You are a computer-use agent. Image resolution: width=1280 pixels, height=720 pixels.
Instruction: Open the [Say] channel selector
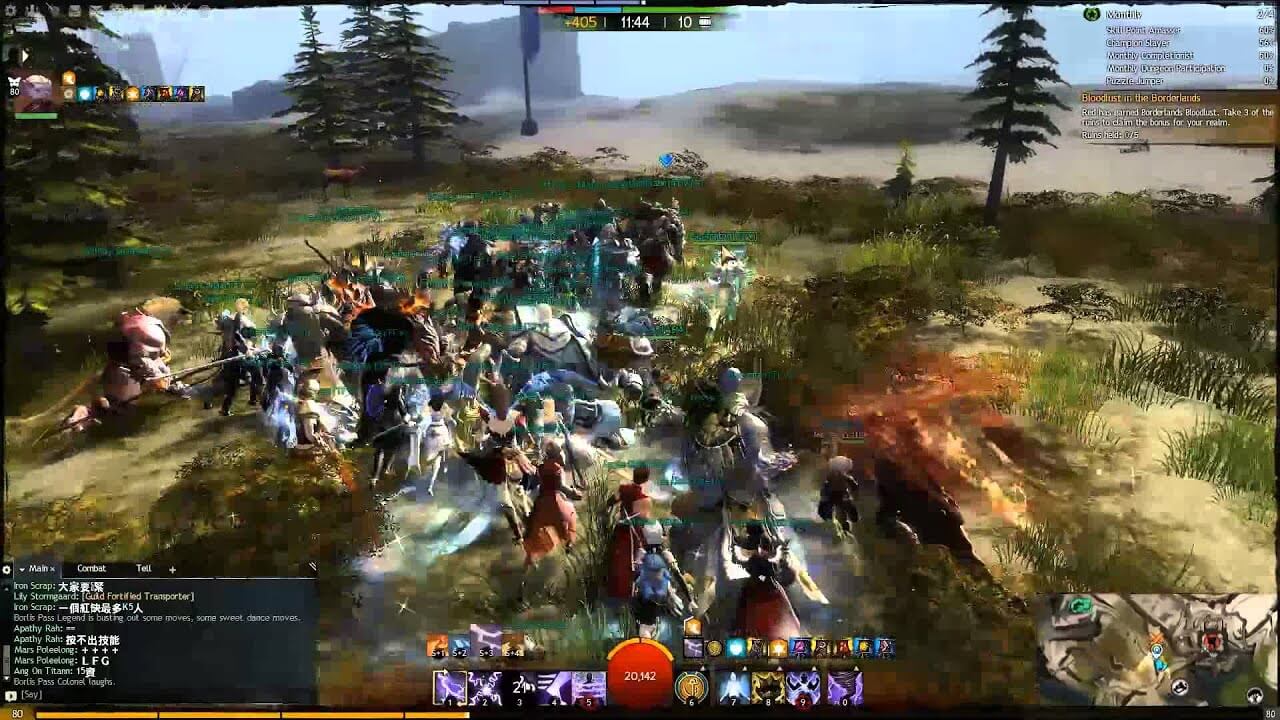(x=31, y=696)
